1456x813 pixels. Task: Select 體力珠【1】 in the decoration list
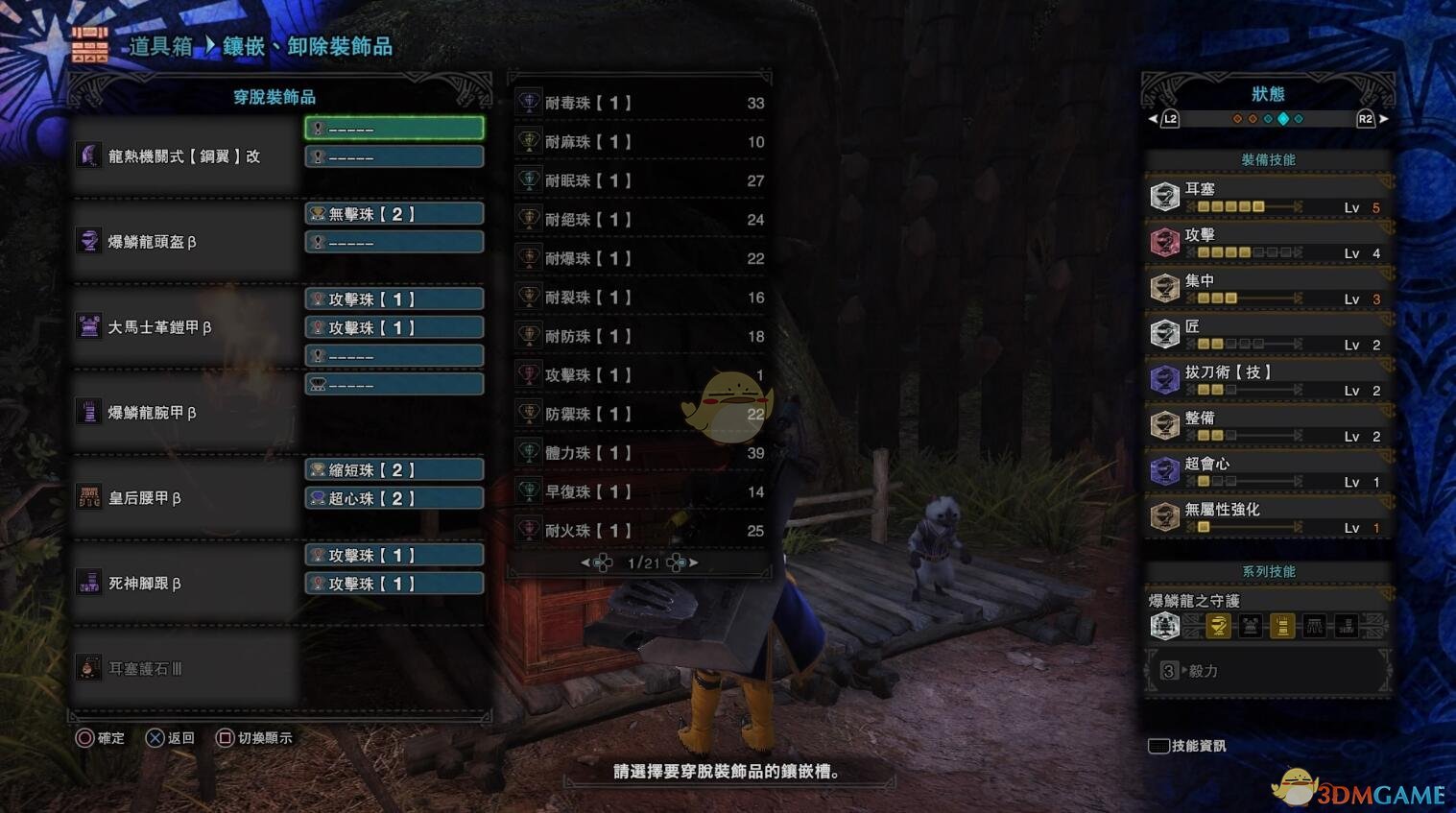click(639, 453)
